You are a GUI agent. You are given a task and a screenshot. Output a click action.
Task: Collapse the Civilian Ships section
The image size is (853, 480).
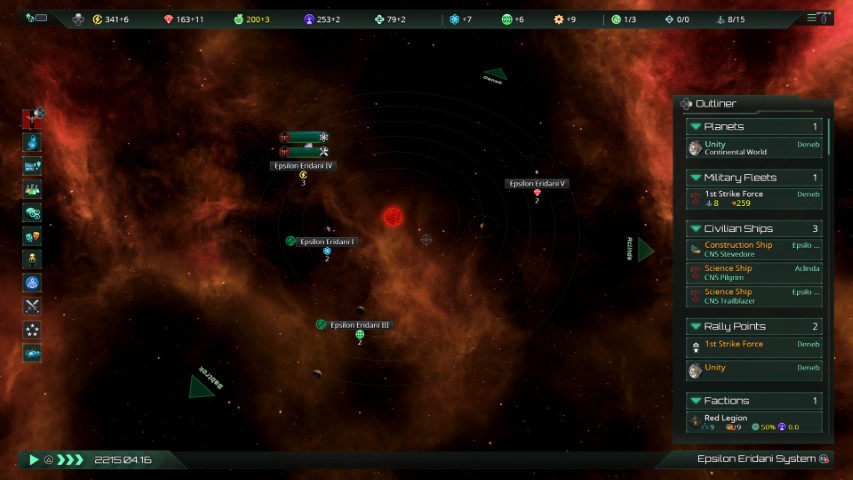pos(695,229)
